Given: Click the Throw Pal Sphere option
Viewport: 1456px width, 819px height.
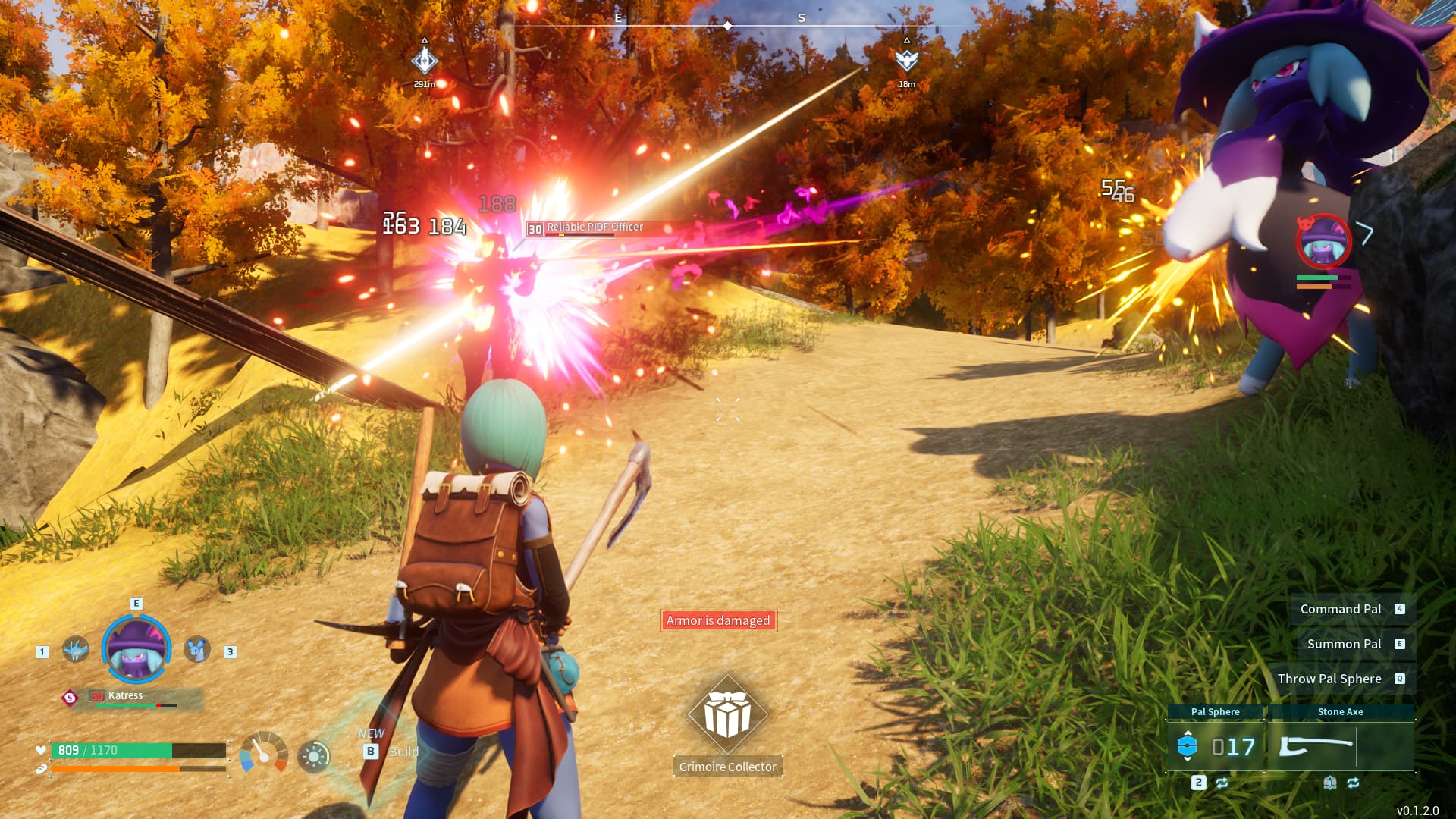Looking at the screenshot, I should pos(1329,679).
